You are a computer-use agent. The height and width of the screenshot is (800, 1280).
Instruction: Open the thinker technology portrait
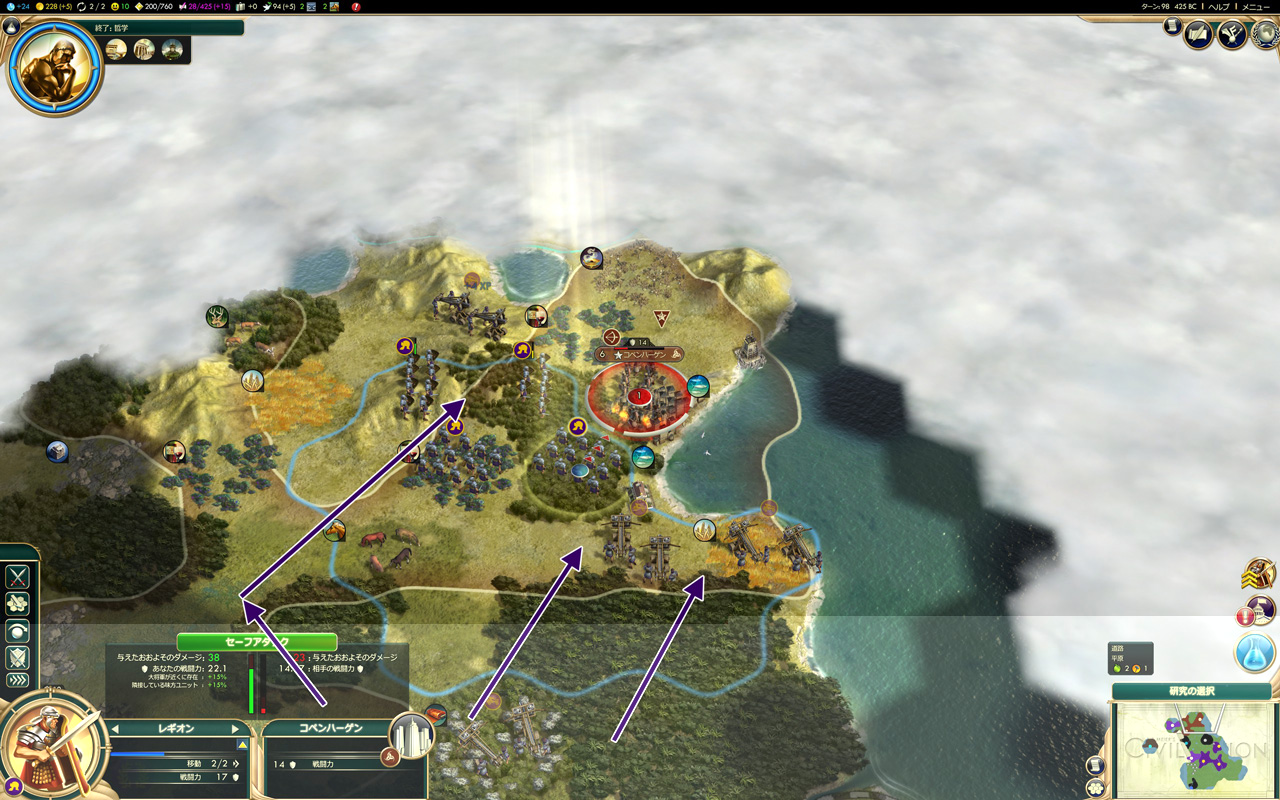click(x=55, y=67)
